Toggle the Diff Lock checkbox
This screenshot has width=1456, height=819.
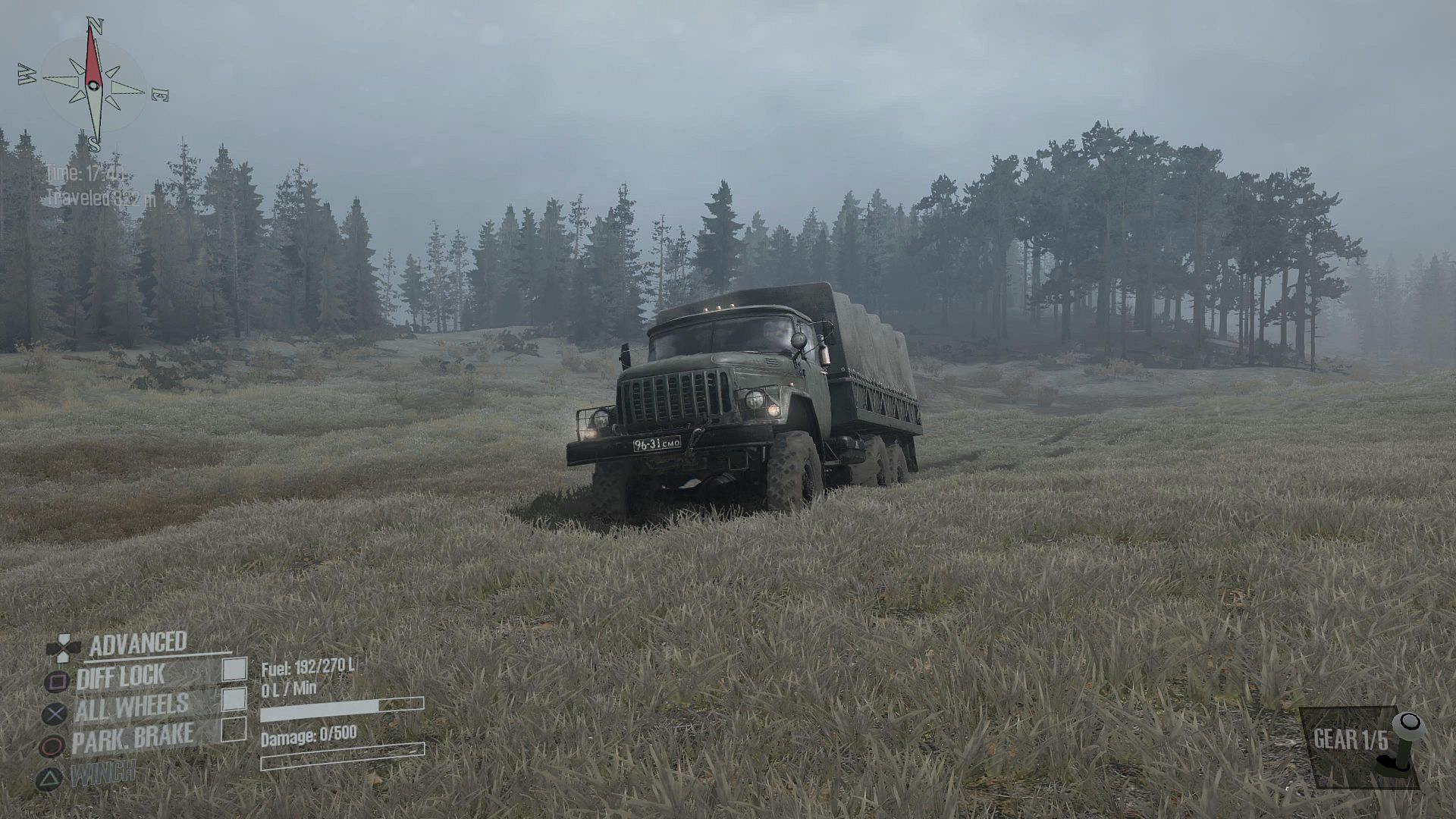pyautogui.click(x=234, y=669)
